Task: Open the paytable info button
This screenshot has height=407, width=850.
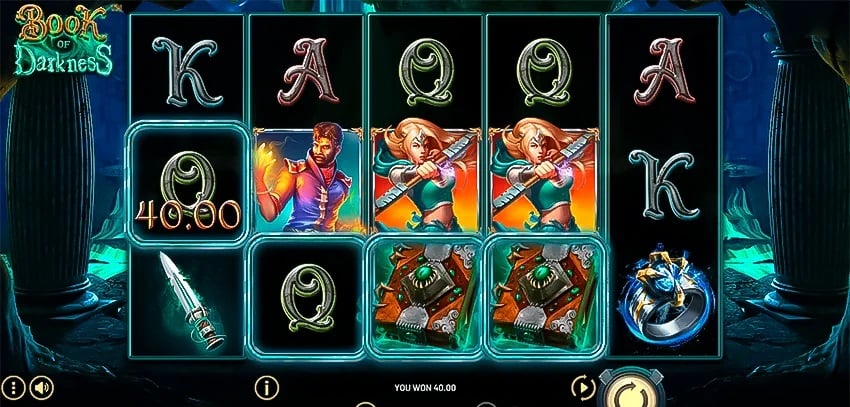Action: (x=265, y=385)
